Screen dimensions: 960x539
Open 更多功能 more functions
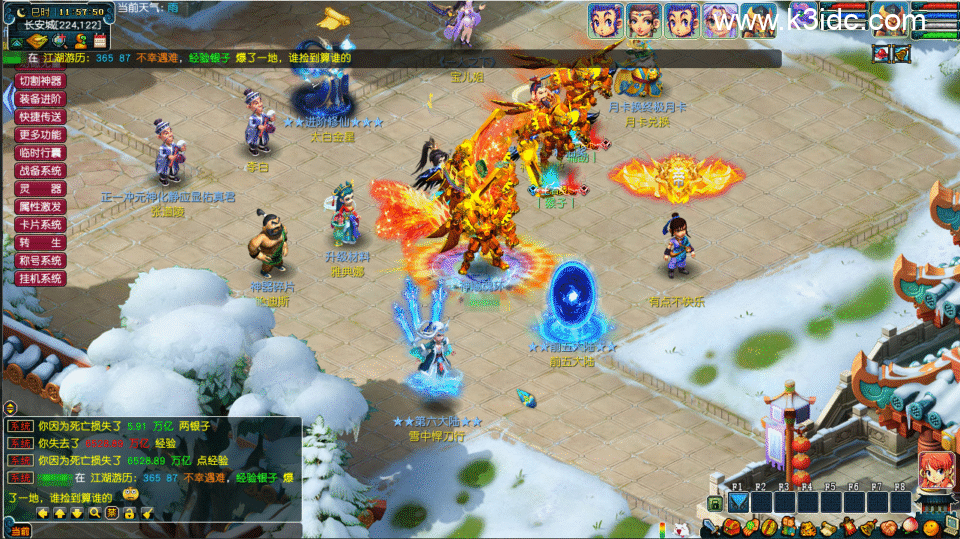(x=40, y=135)
